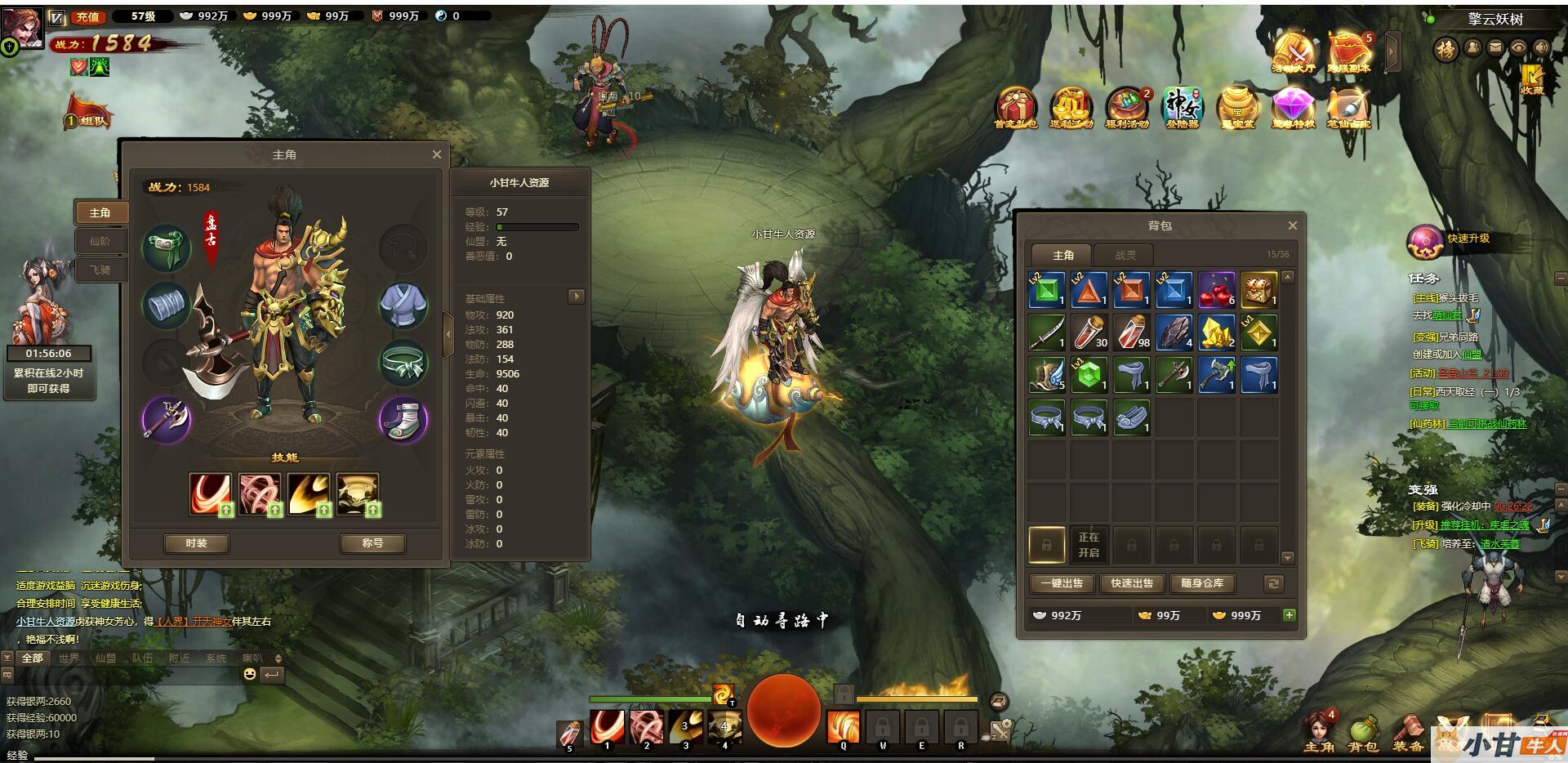1568x763 pixels.
Task: Close the 背包 backpack window
Action: (1292, 225)
